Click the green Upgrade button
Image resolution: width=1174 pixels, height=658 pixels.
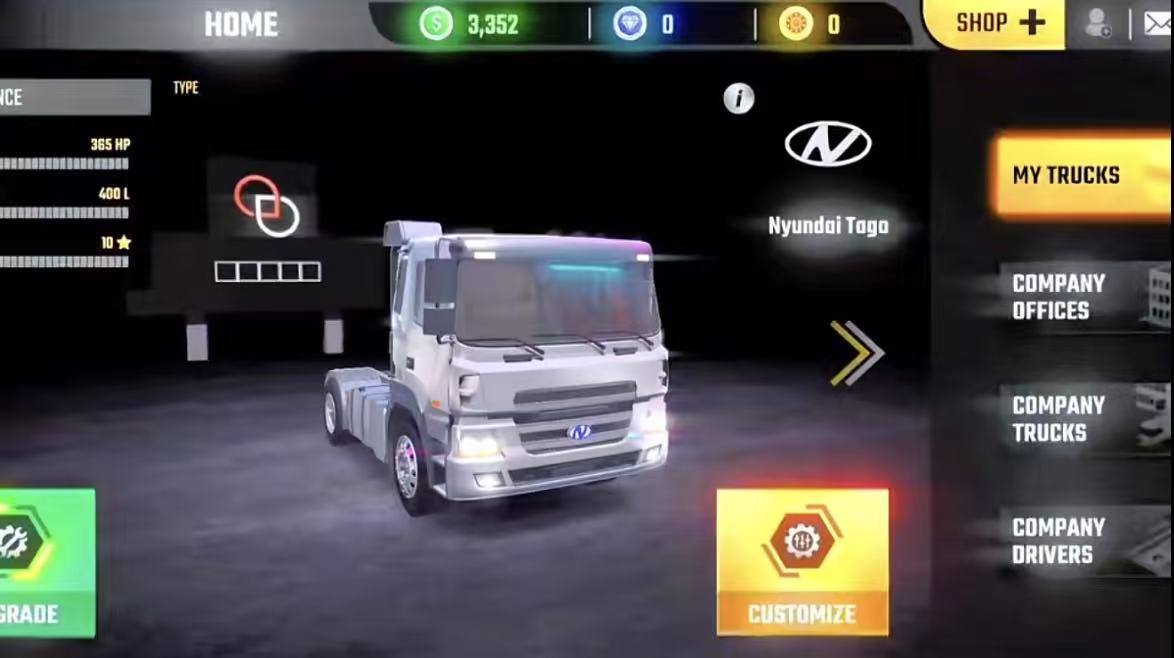[45, 562]
